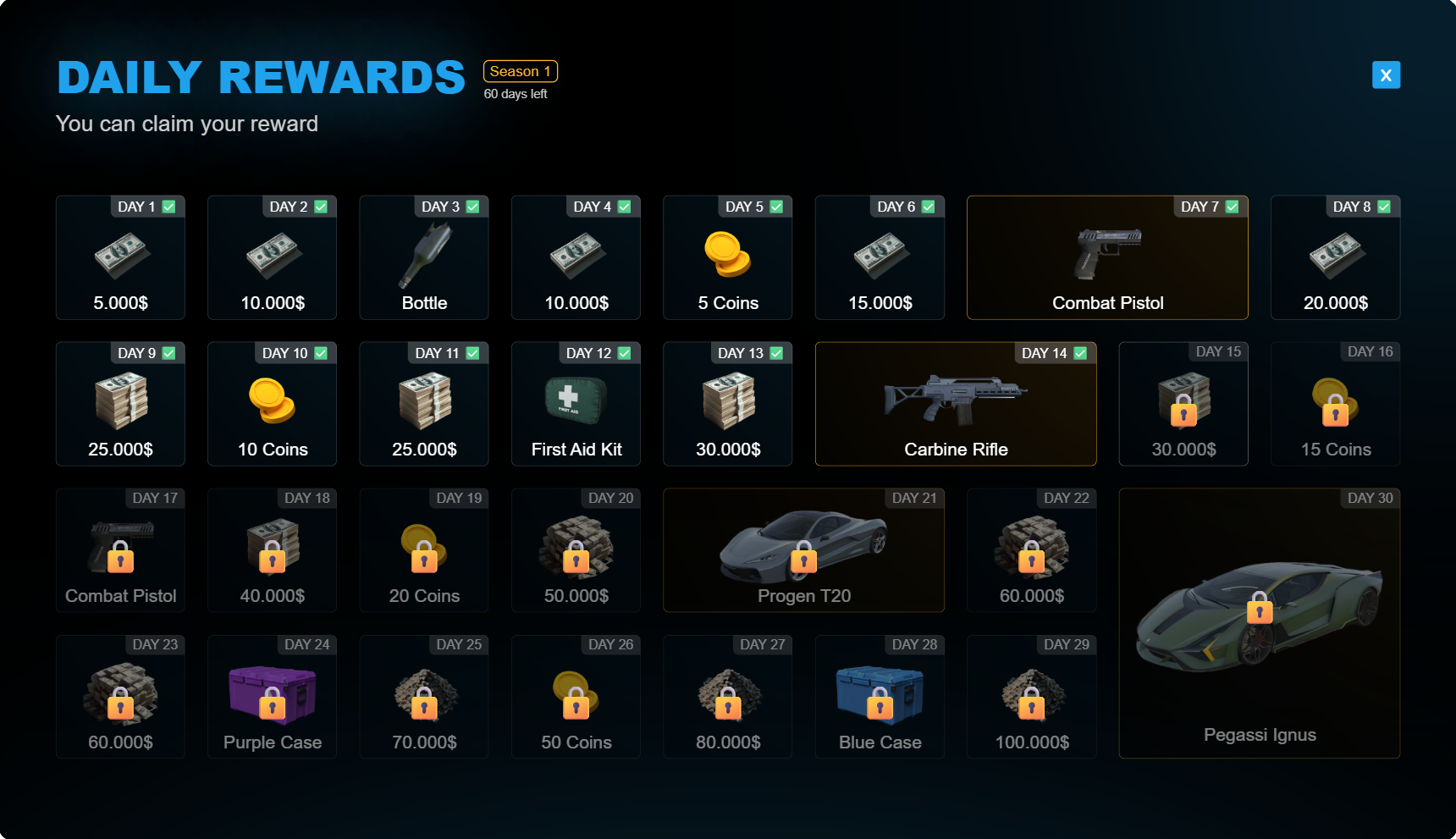This screenshot has height=839, width=1456.
Task: Claim the Day 23 60.000$ reward card
Action: tap(120, 697)
